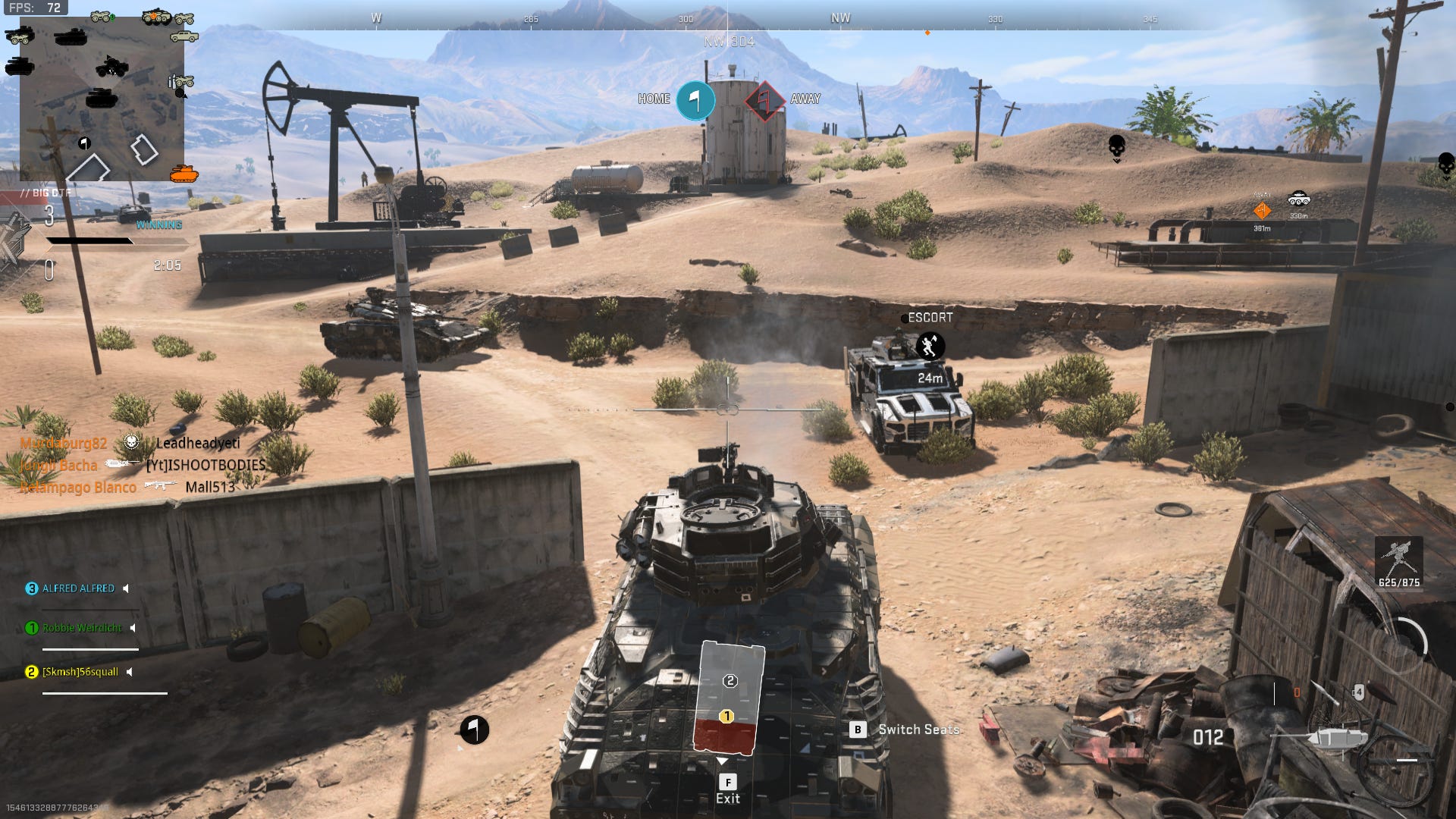Select the white vehicle marker at 330m
Screen dimensions: 1456x819
pos(1299,199)
